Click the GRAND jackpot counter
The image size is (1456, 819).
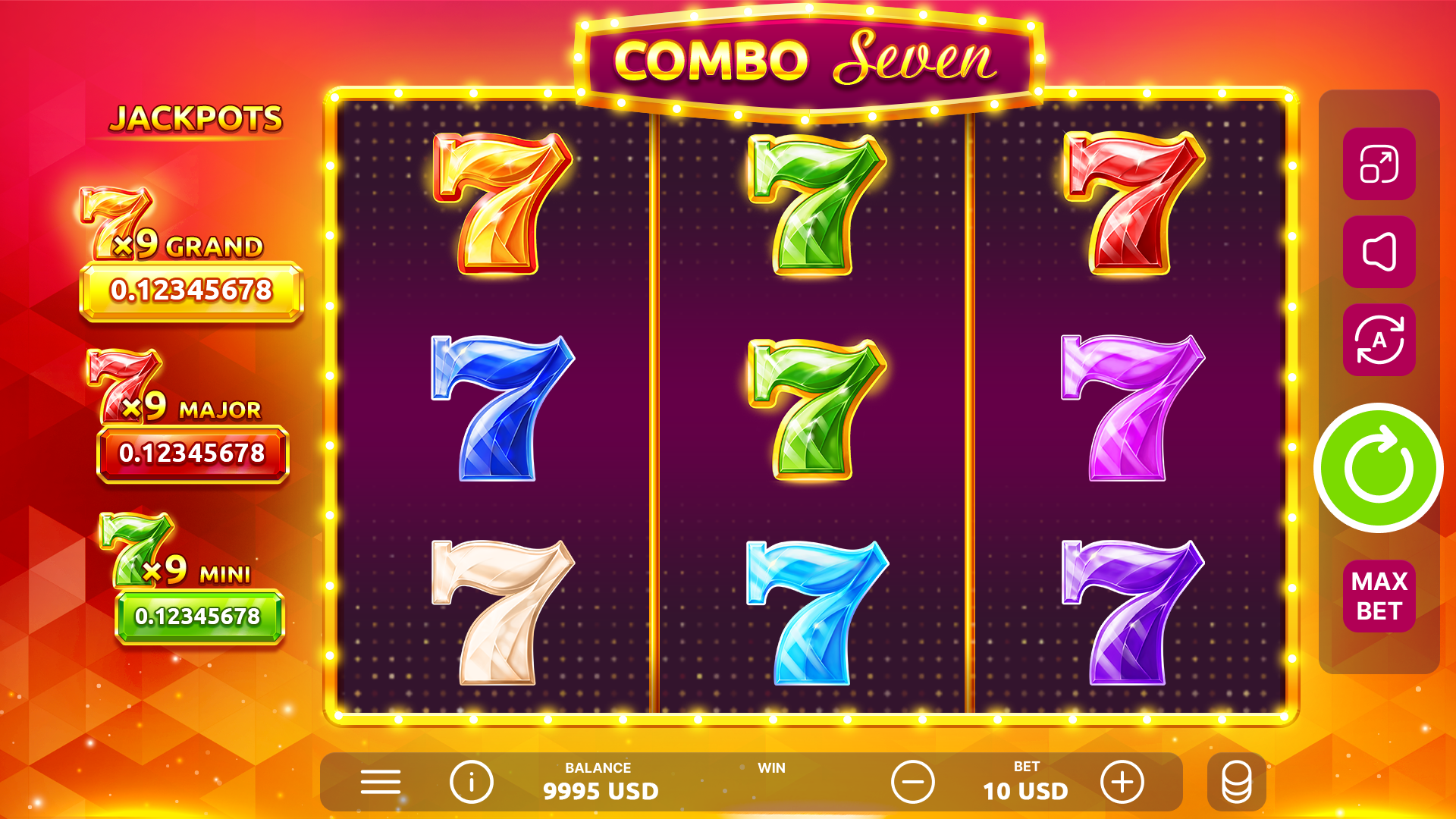click(x=191, y=290)
